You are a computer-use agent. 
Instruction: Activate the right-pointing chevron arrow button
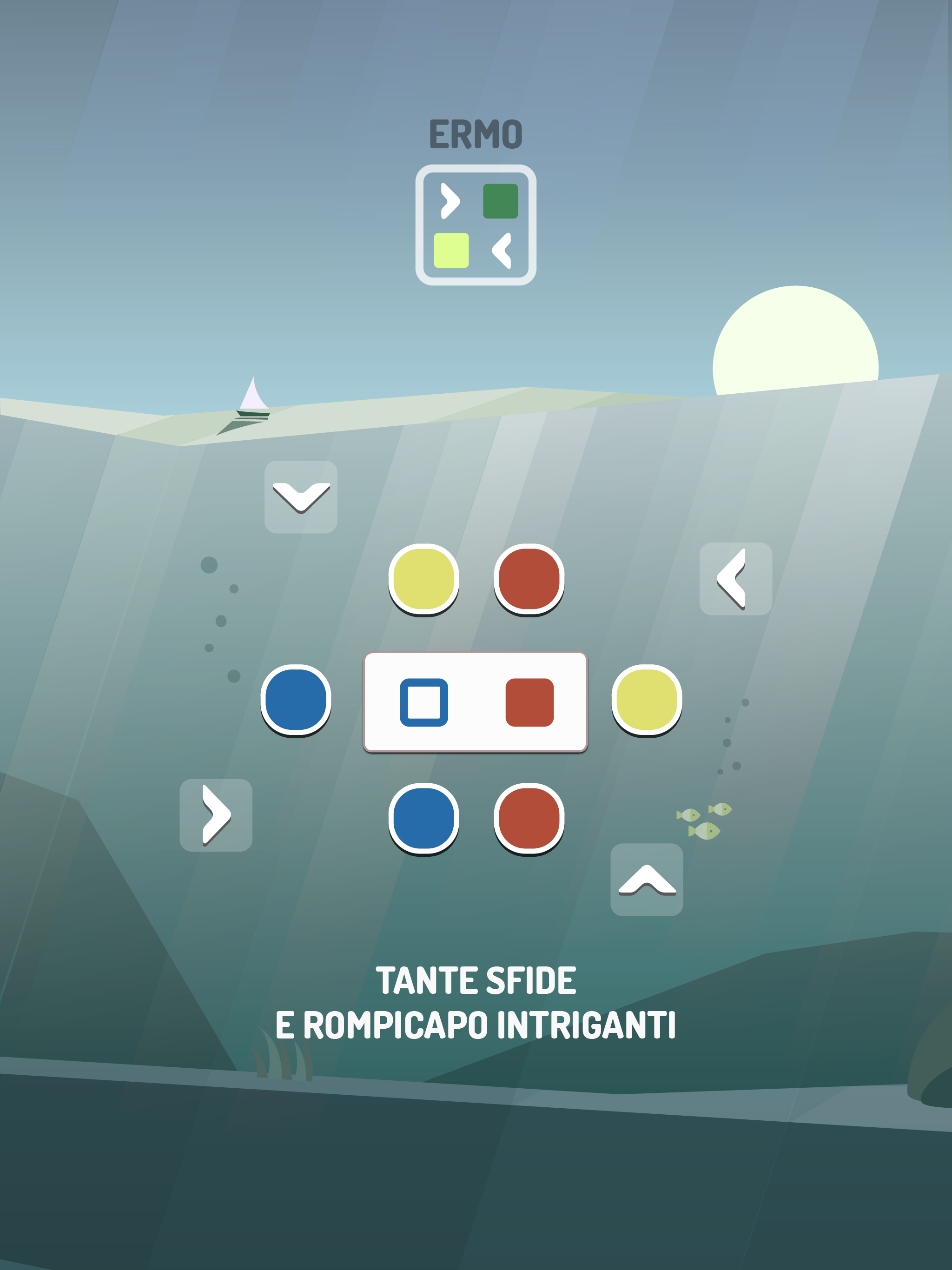click(216, 815)
